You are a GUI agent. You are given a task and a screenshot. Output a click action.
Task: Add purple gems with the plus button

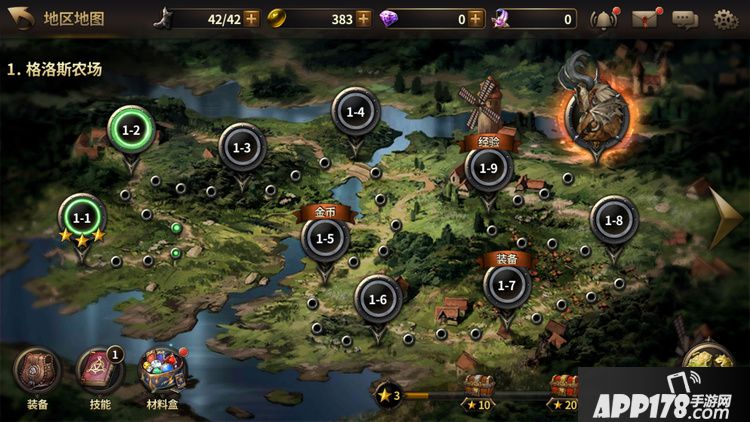tap(475, 18)
